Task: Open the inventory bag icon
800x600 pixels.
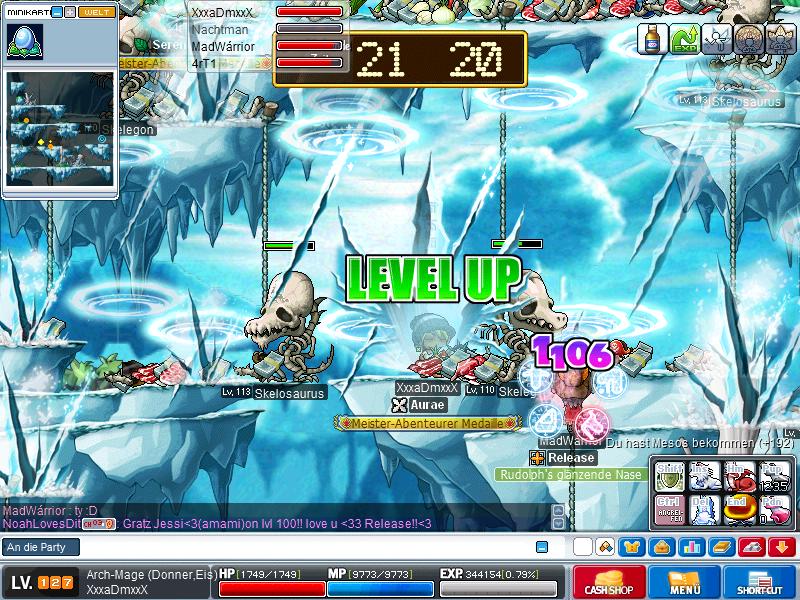Action: [x=661, y=547]
